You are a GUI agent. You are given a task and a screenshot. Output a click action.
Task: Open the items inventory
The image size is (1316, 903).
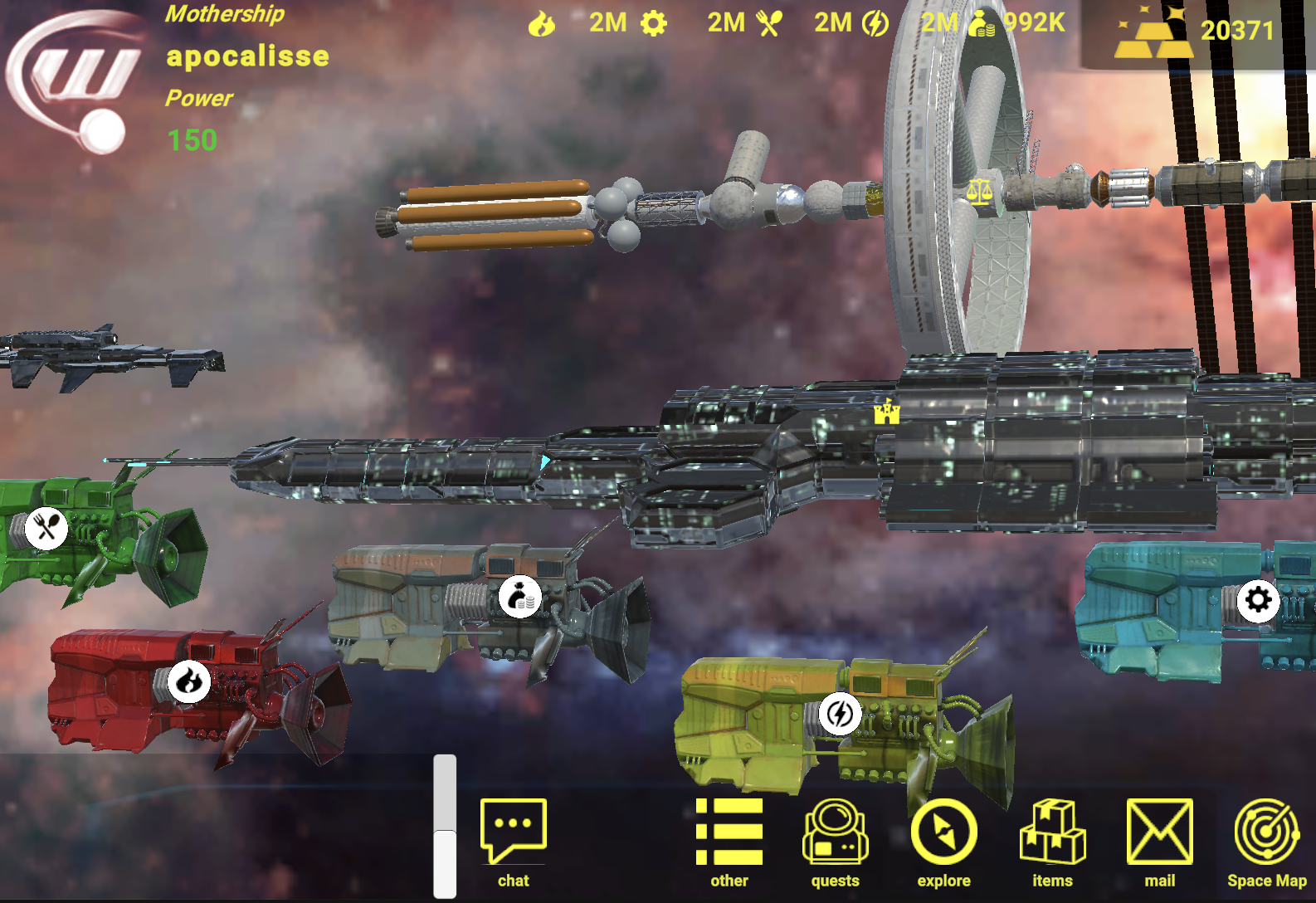(1052, 841)
